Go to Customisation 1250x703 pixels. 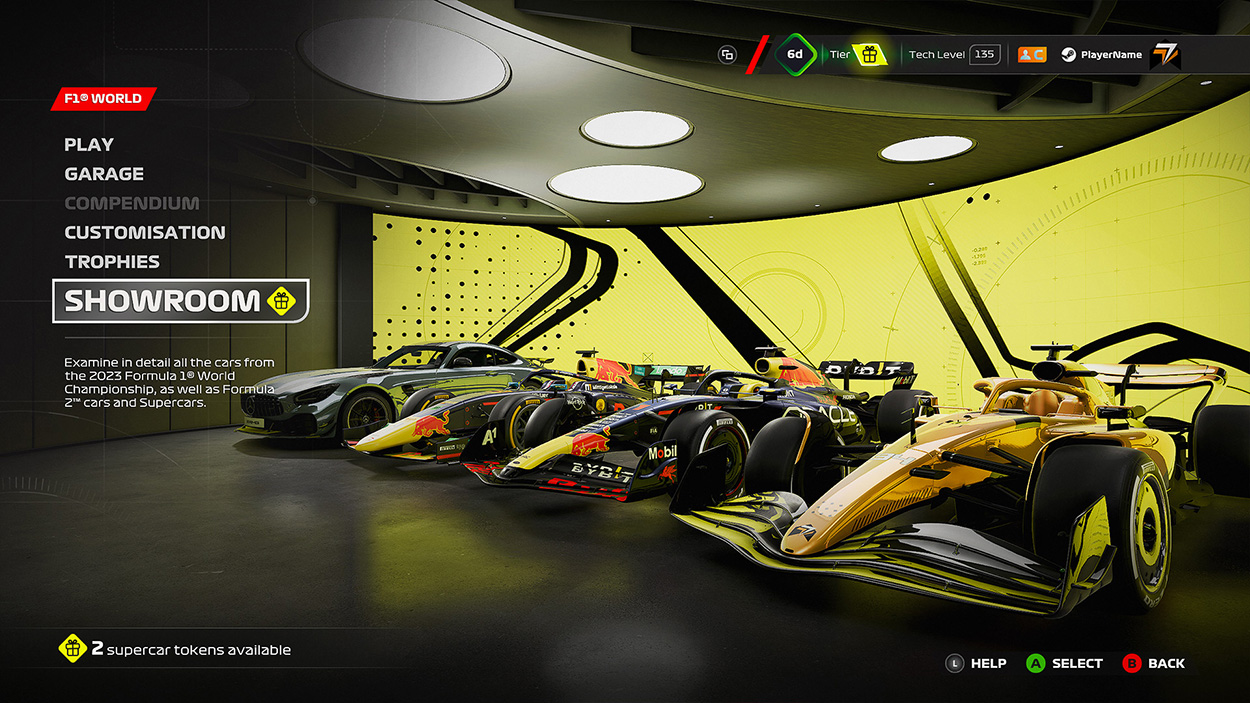[x=145, y=232]
